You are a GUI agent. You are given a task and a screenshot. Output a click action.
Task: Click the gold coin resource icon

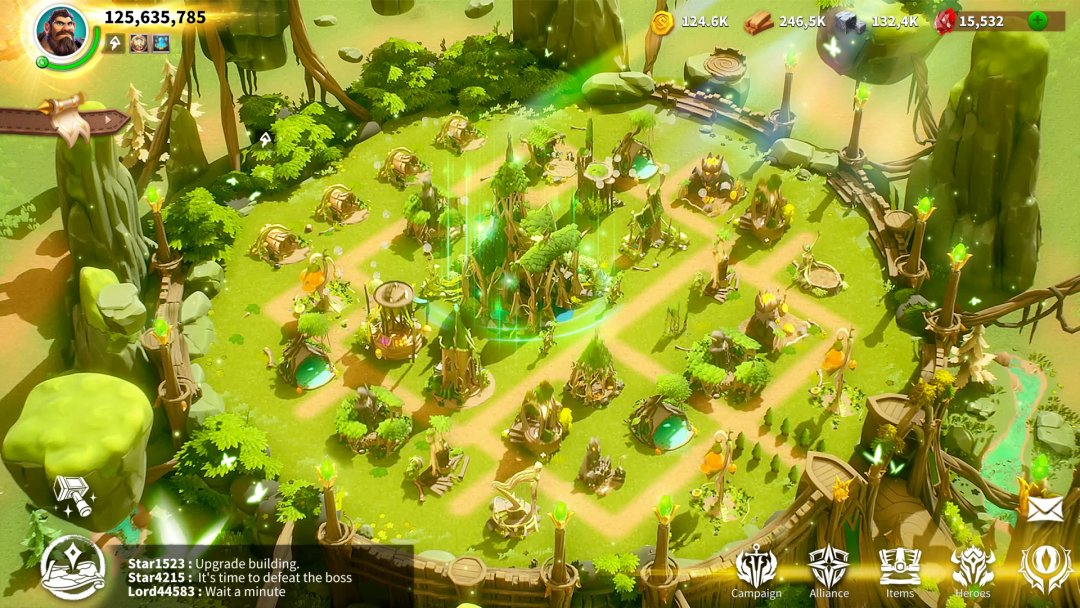(662, 21)
